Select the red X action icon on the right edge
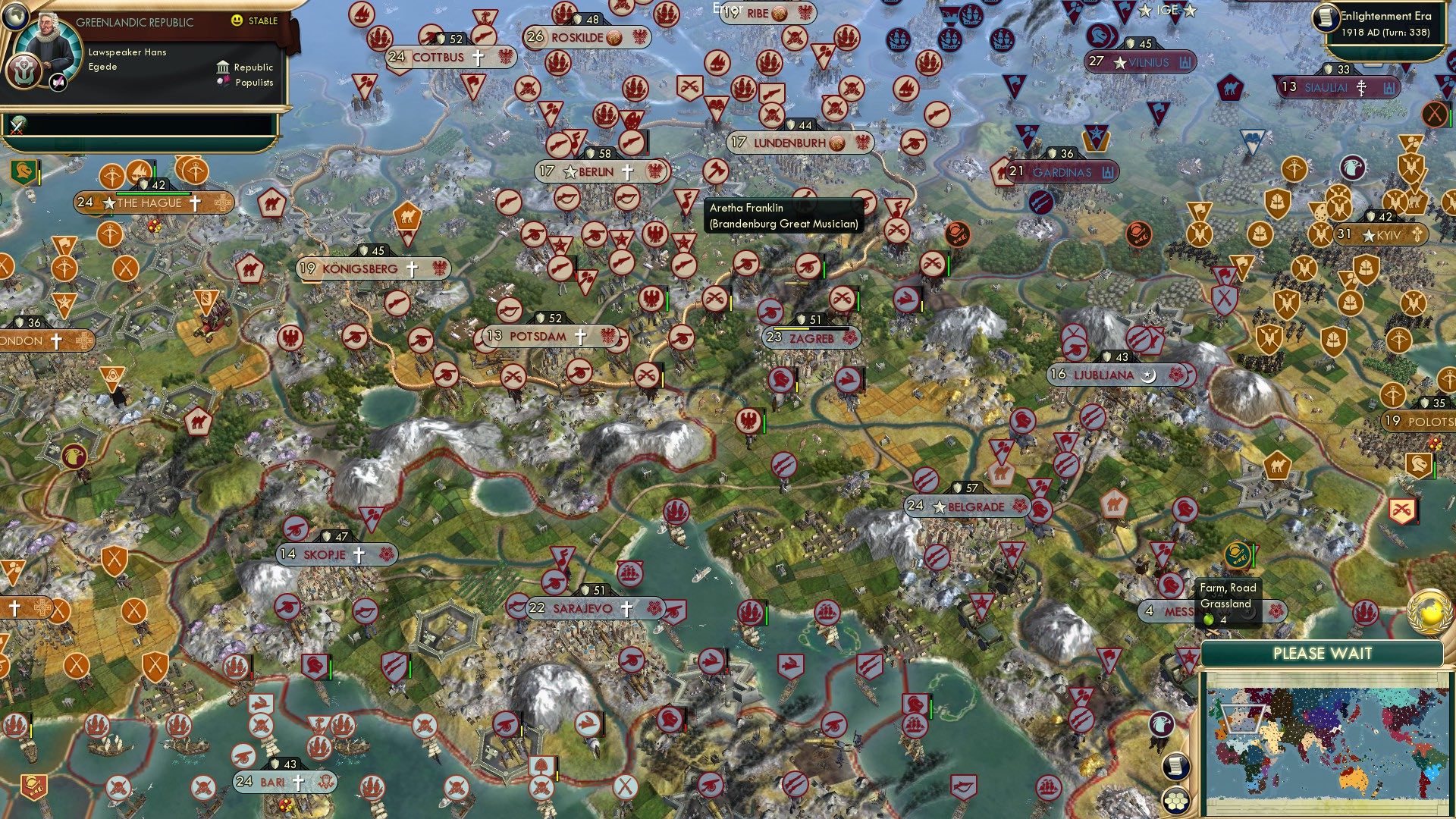The width and height of the screenshot is (1456, 819). point(1435,115)
